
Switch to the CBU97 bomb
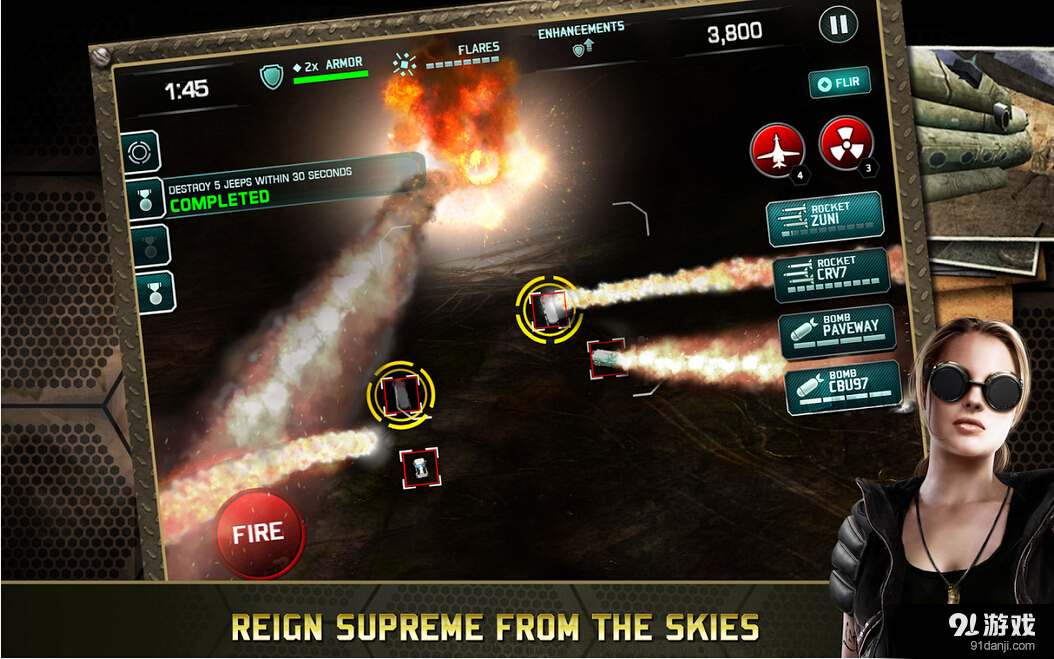[x=842, y=387]
